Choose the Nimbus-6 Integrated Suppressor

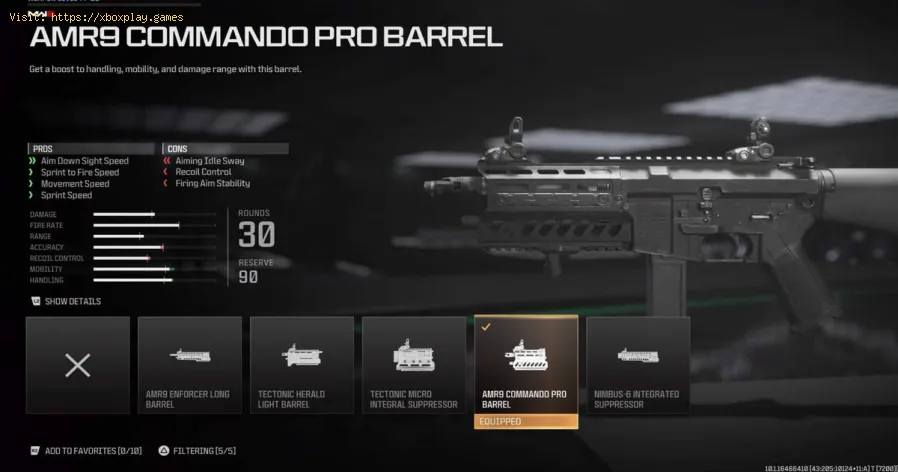click(x=638, y=365)
